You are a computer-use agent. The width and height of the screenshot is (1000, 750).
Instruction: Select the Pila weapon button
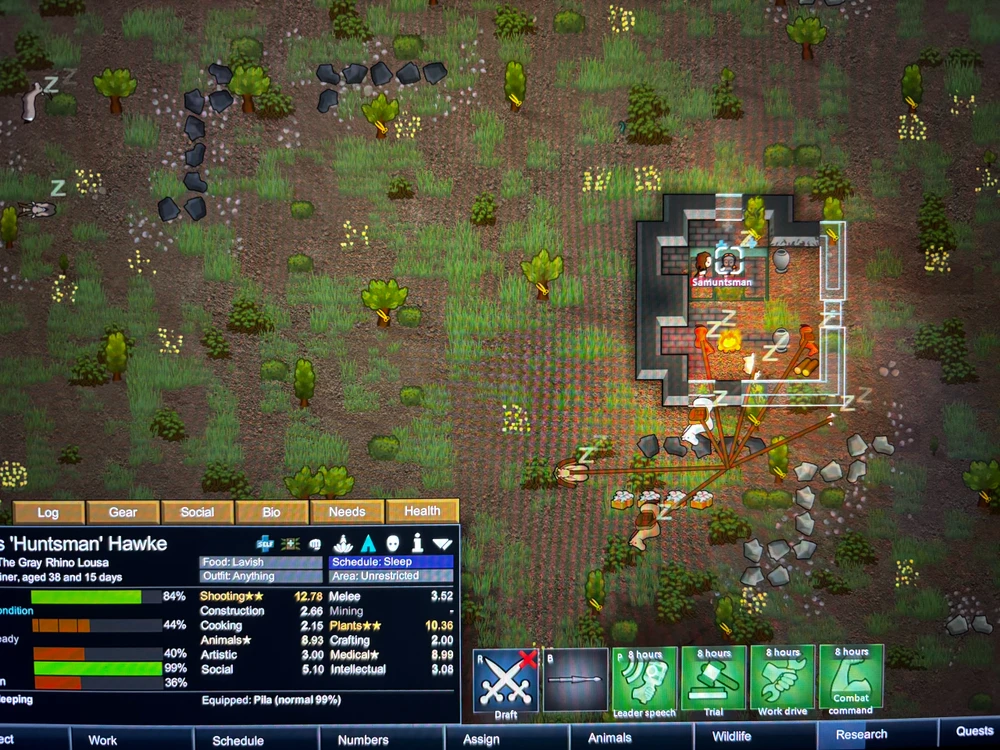(575, 680)
